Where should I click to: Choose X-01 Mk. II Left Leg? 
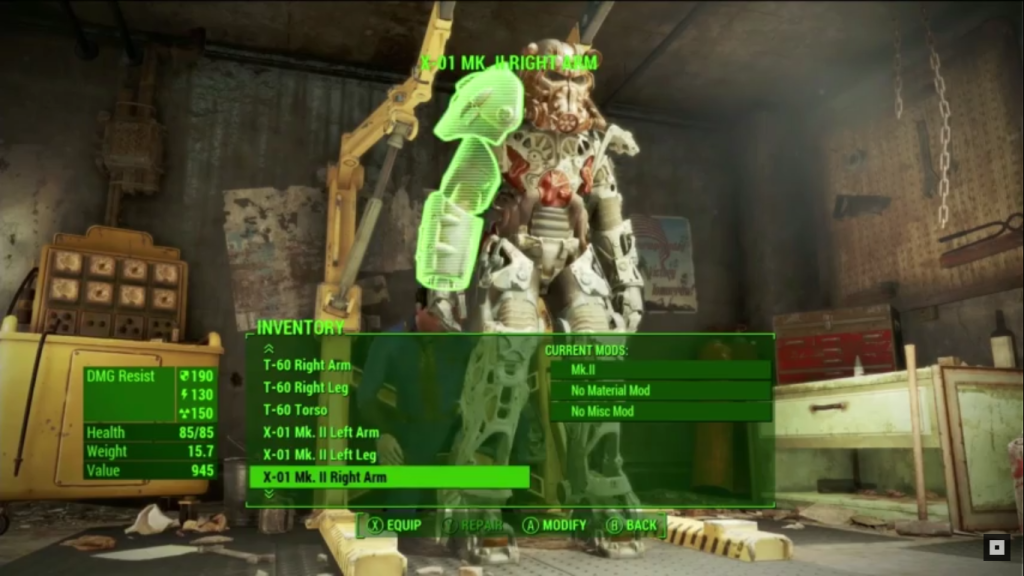point(319,455)
